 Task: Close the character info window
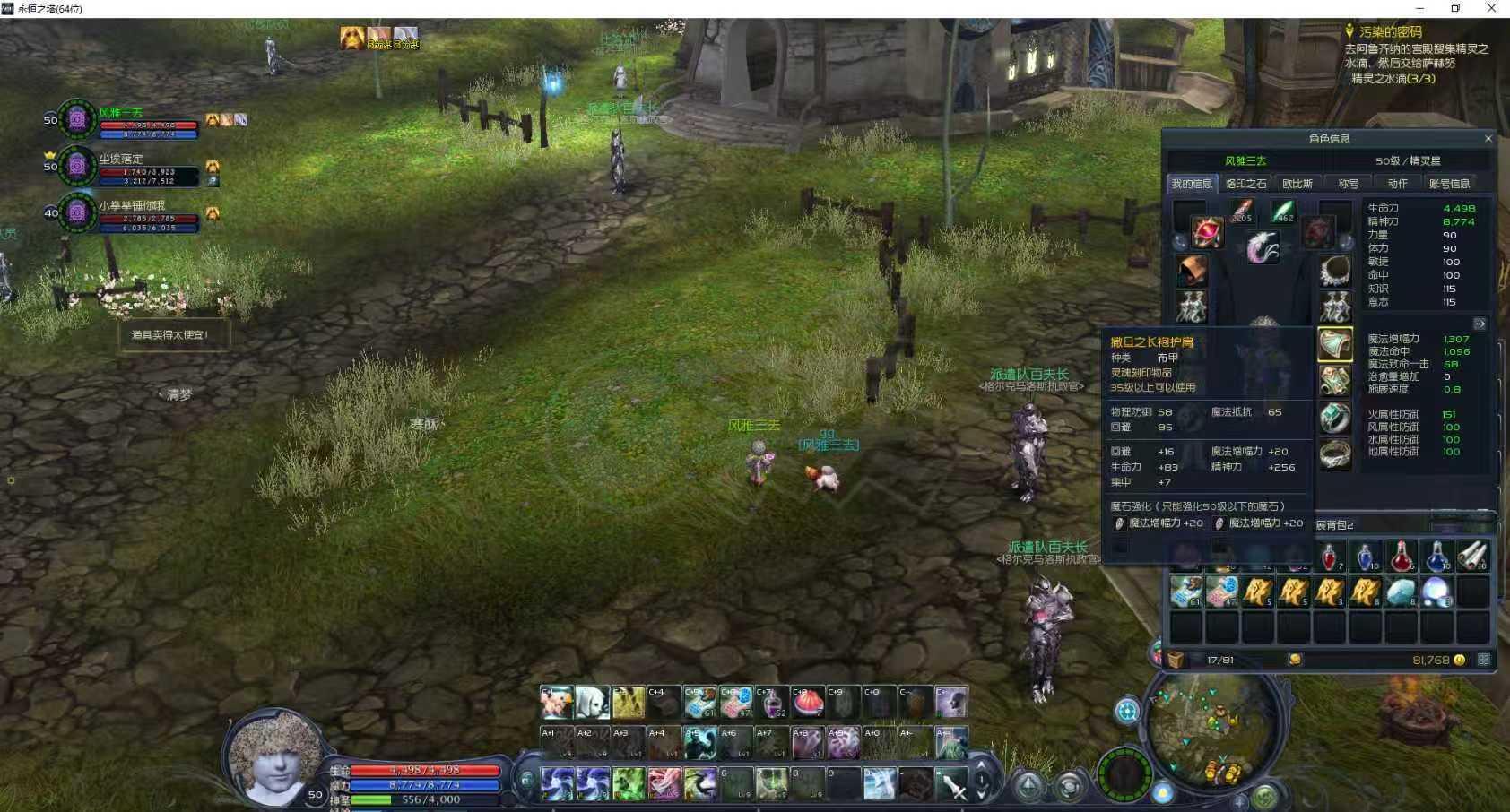(1488, 139)
